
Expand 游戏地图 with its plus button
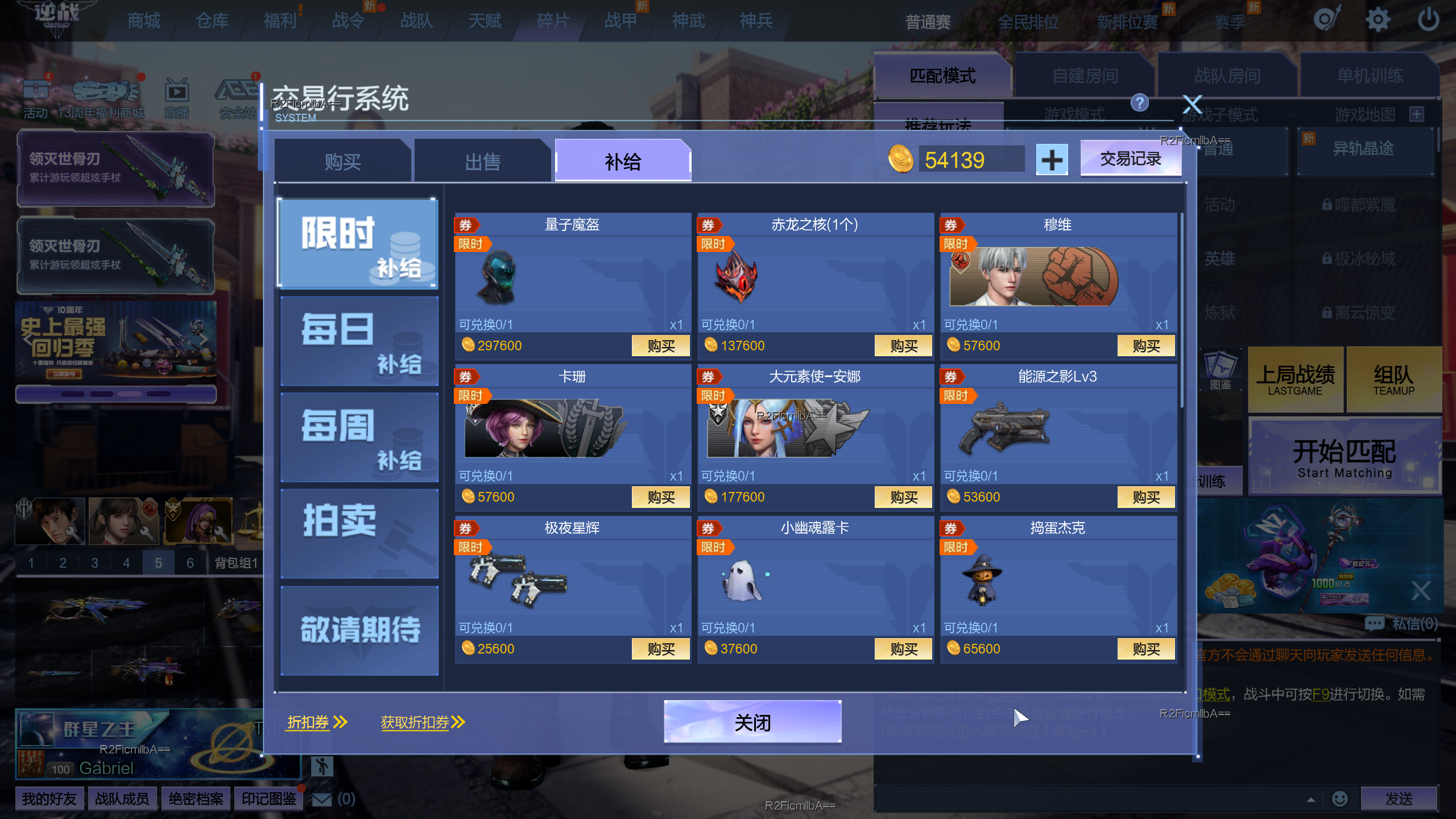tap(1417, 115)
